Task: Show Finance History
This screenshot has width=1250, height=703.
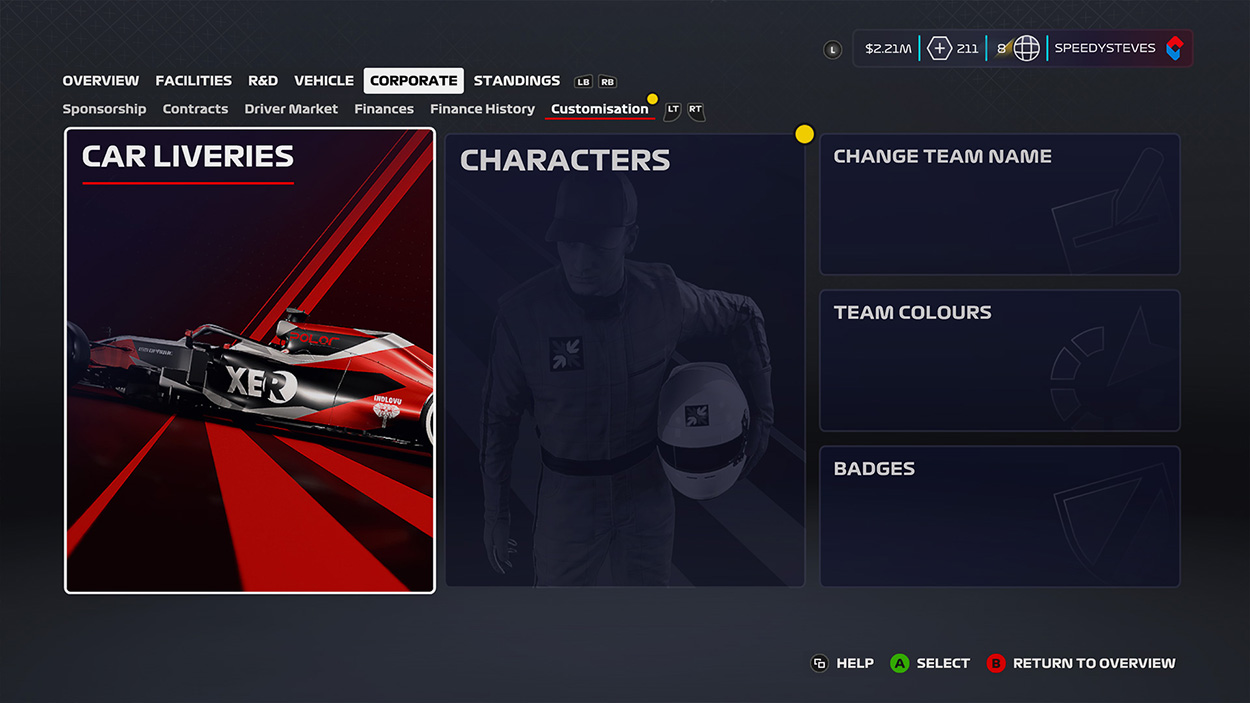Action: (482, 109)
